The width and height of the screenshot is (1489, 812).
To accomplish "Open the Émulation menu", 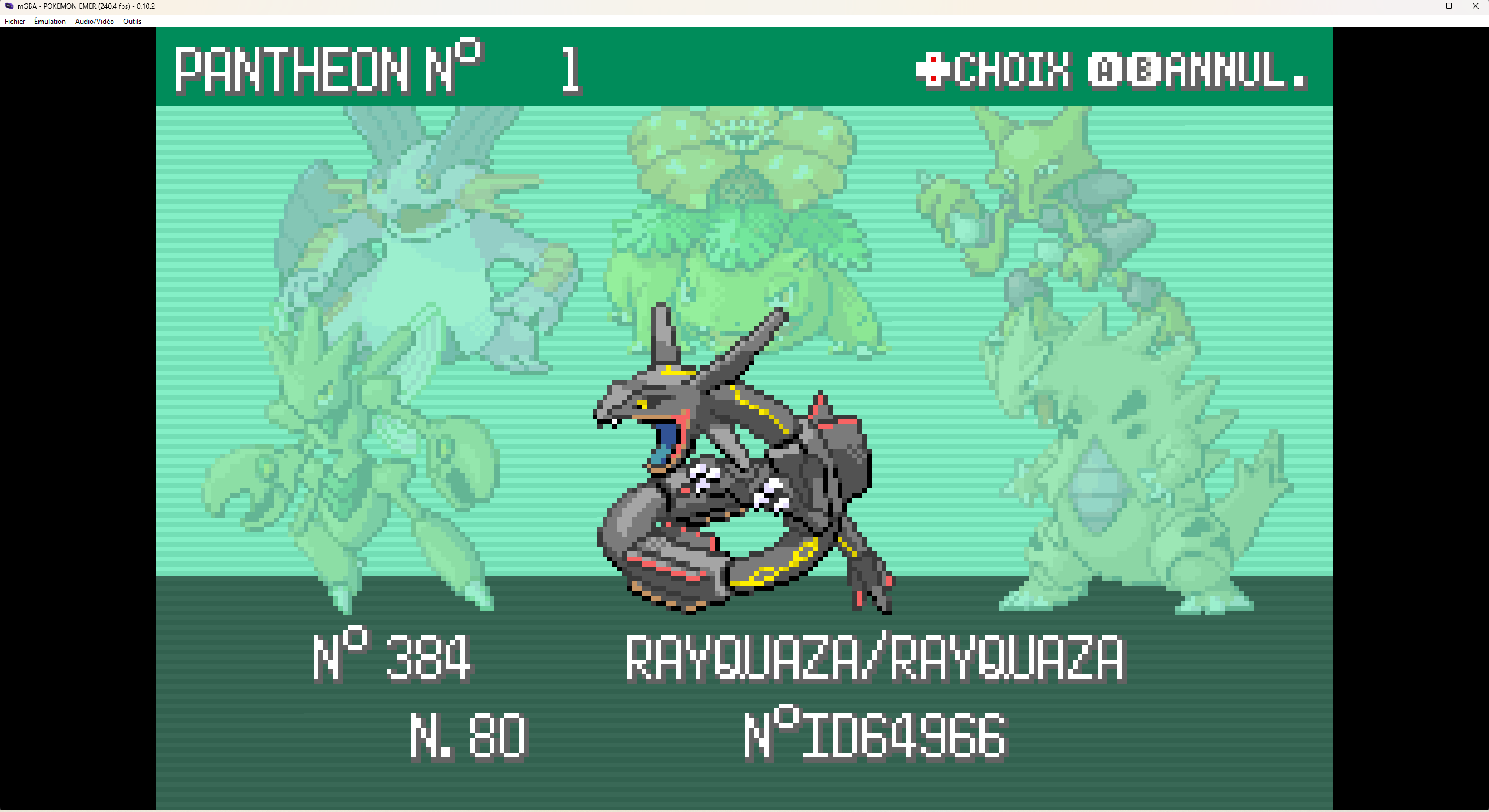I will pos(50,22).
